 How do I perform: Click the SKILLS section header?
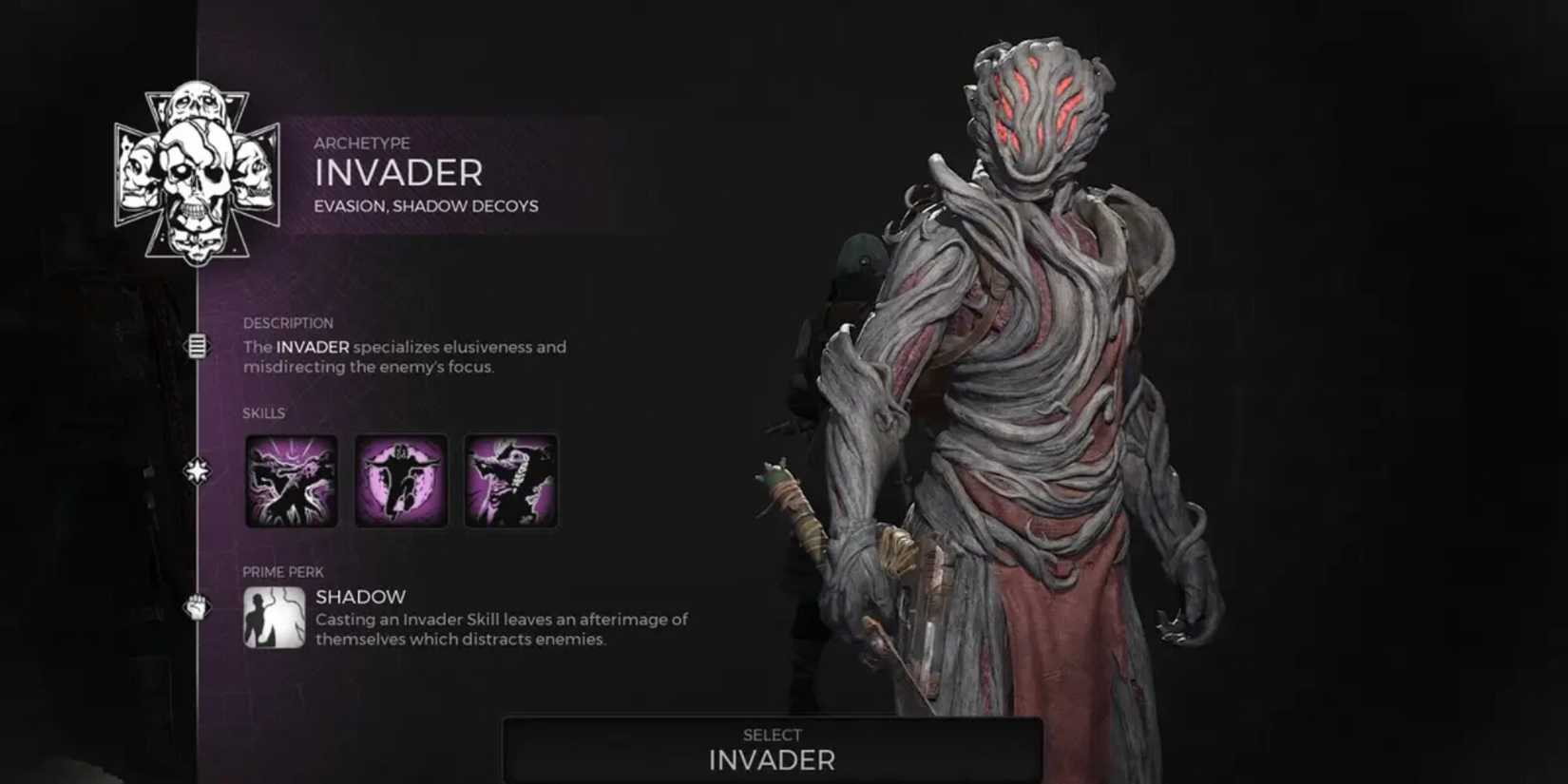coord(264,413)
